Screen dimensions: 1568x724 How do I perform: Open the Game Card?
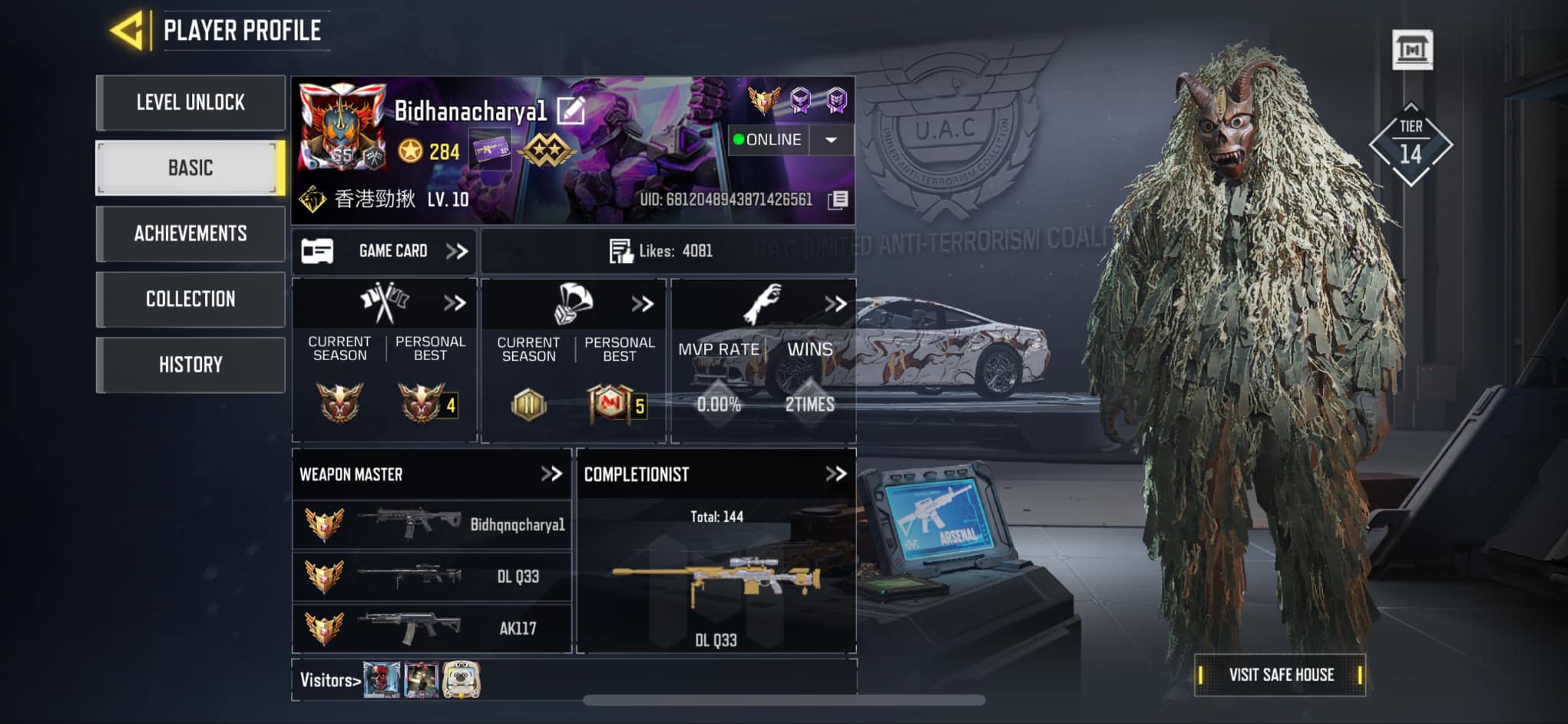click(384, 251)
